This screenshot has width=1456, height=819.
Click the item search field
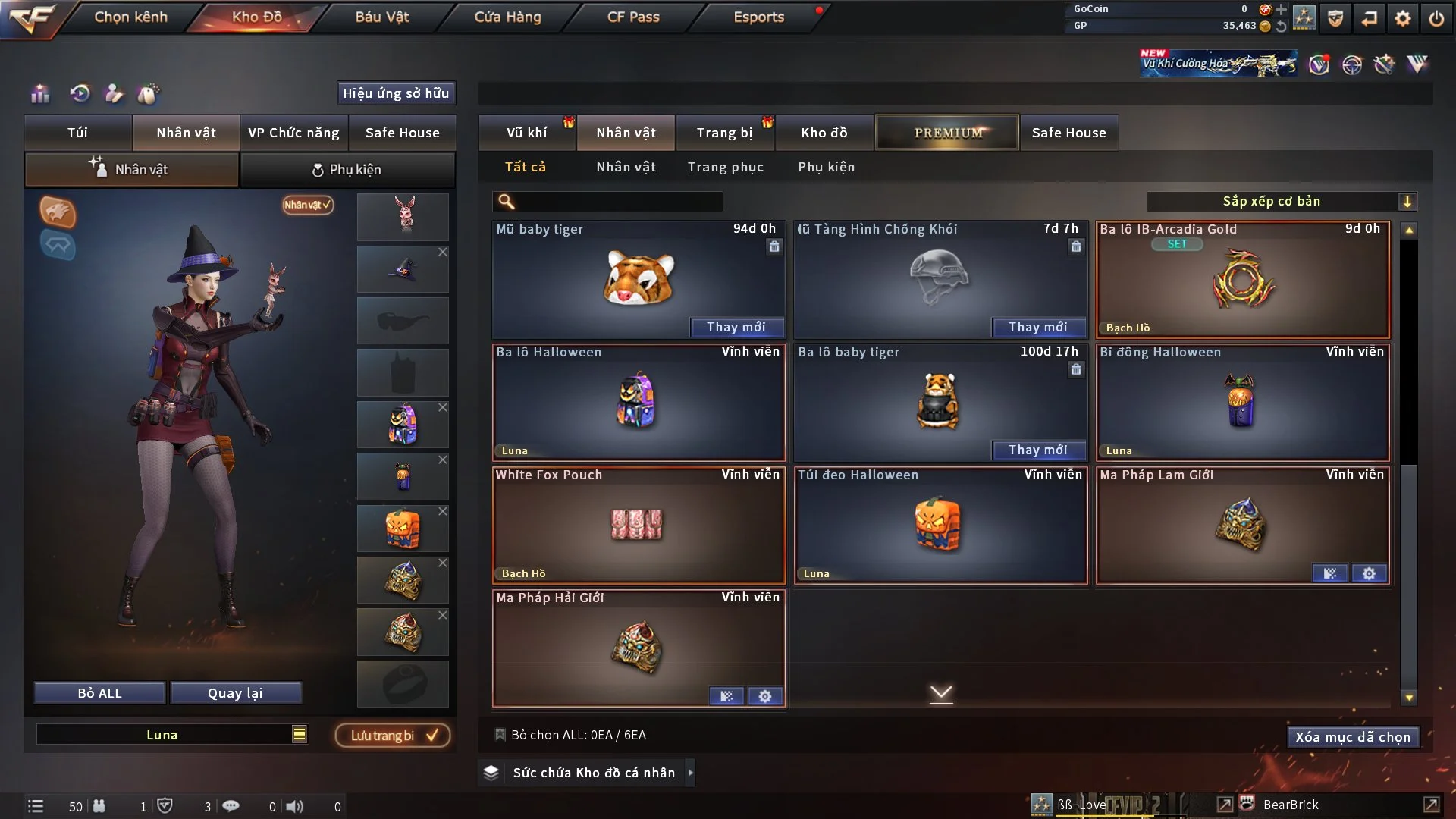click(618, 202)
